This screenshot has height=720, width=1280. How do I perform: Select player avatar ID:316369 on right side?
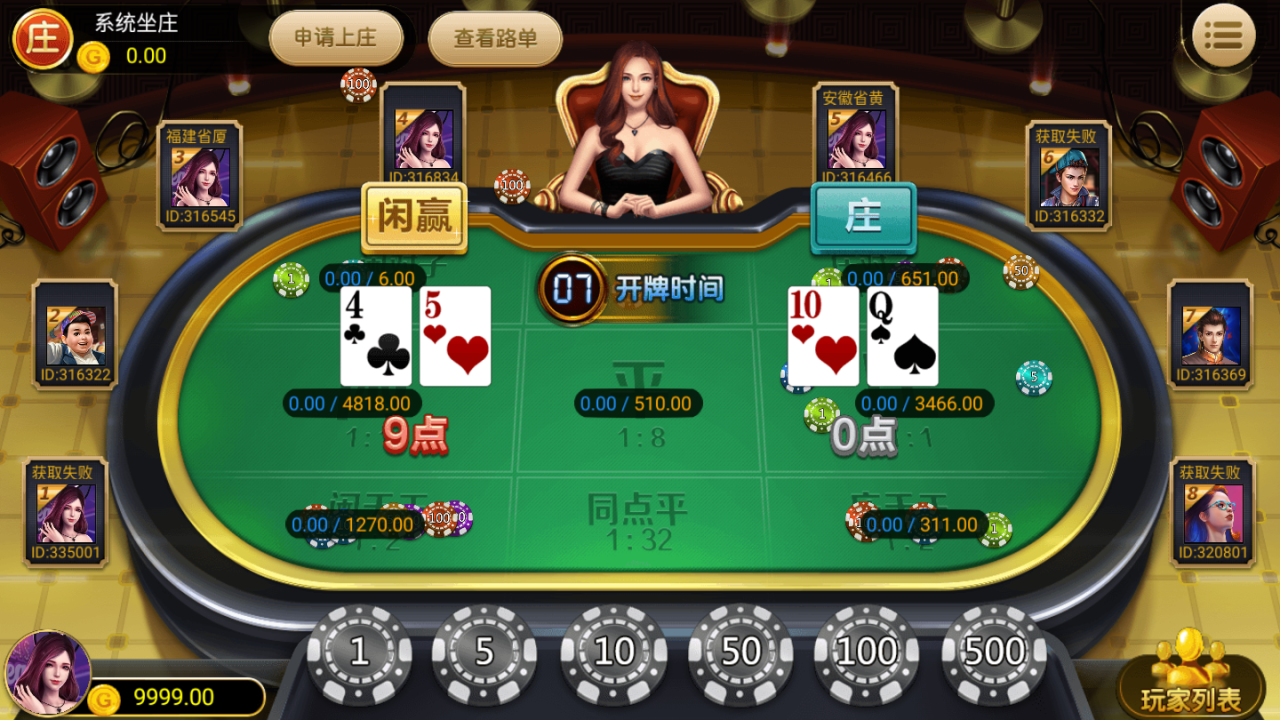click(1210, 335)
